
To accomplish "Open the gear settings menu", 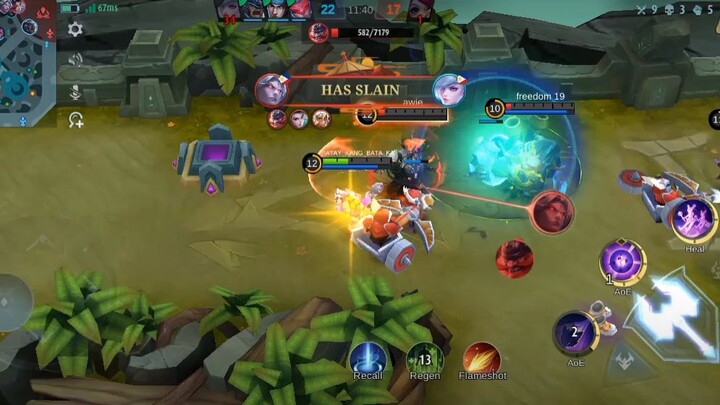I will (75, 29).
